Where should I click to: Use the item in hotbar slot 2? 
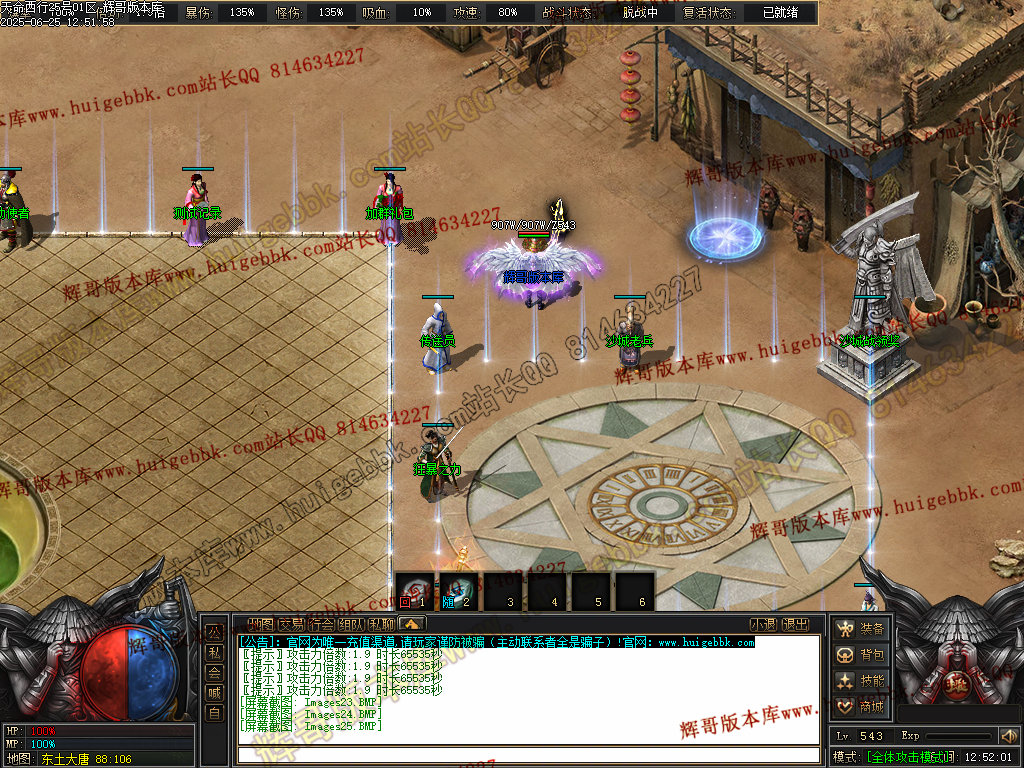458,591
